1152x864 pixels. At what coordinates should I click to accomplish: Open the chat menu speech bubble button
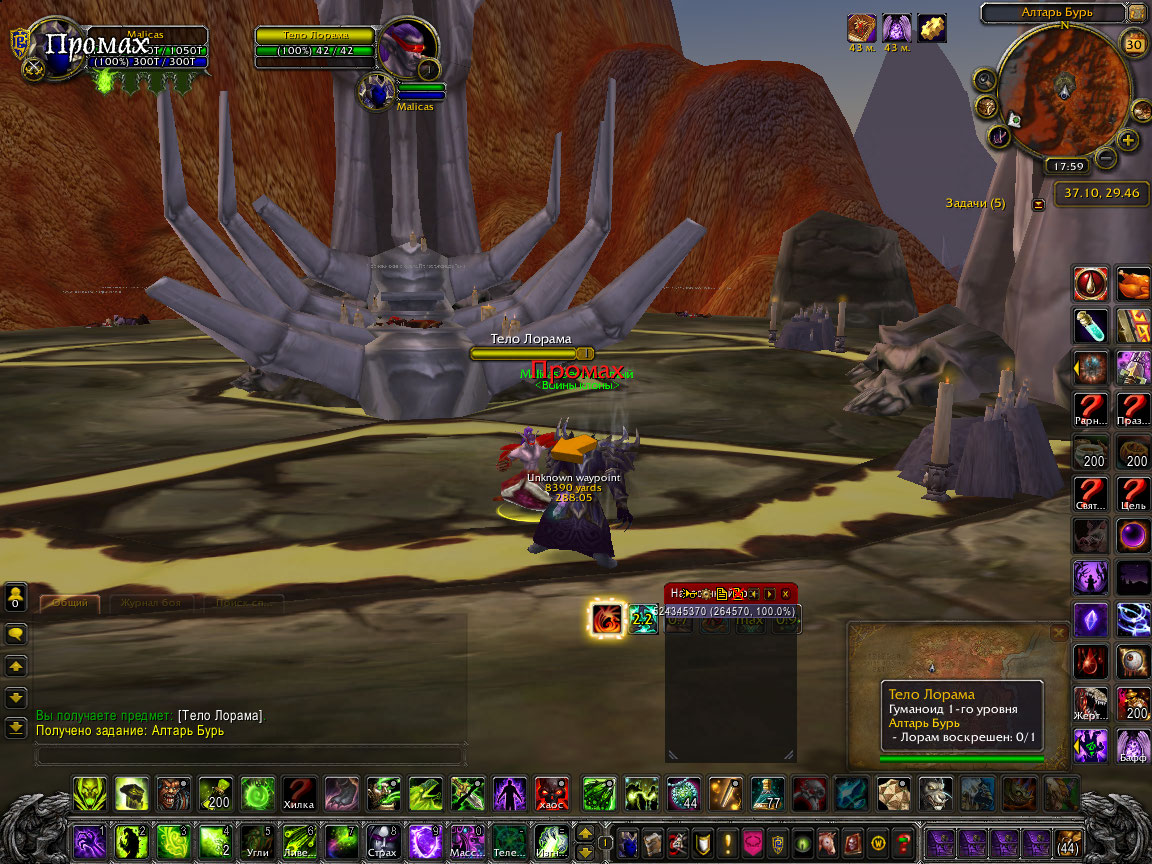pyautogui.click(x=16, y=634)
